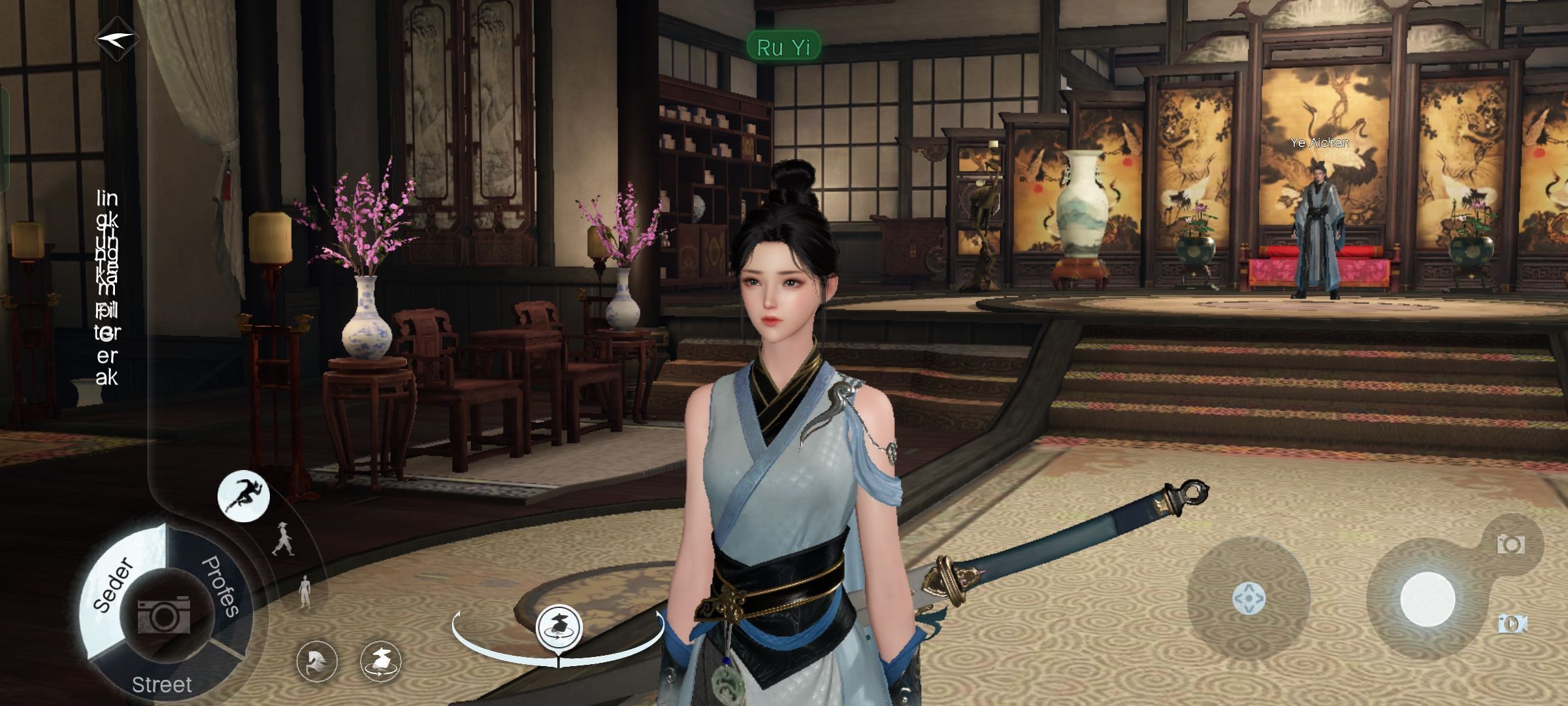This screenshot has height=706, width=1568.
Task: Click the rotation handle on the curved slider
Action: (x=559, y=628)
